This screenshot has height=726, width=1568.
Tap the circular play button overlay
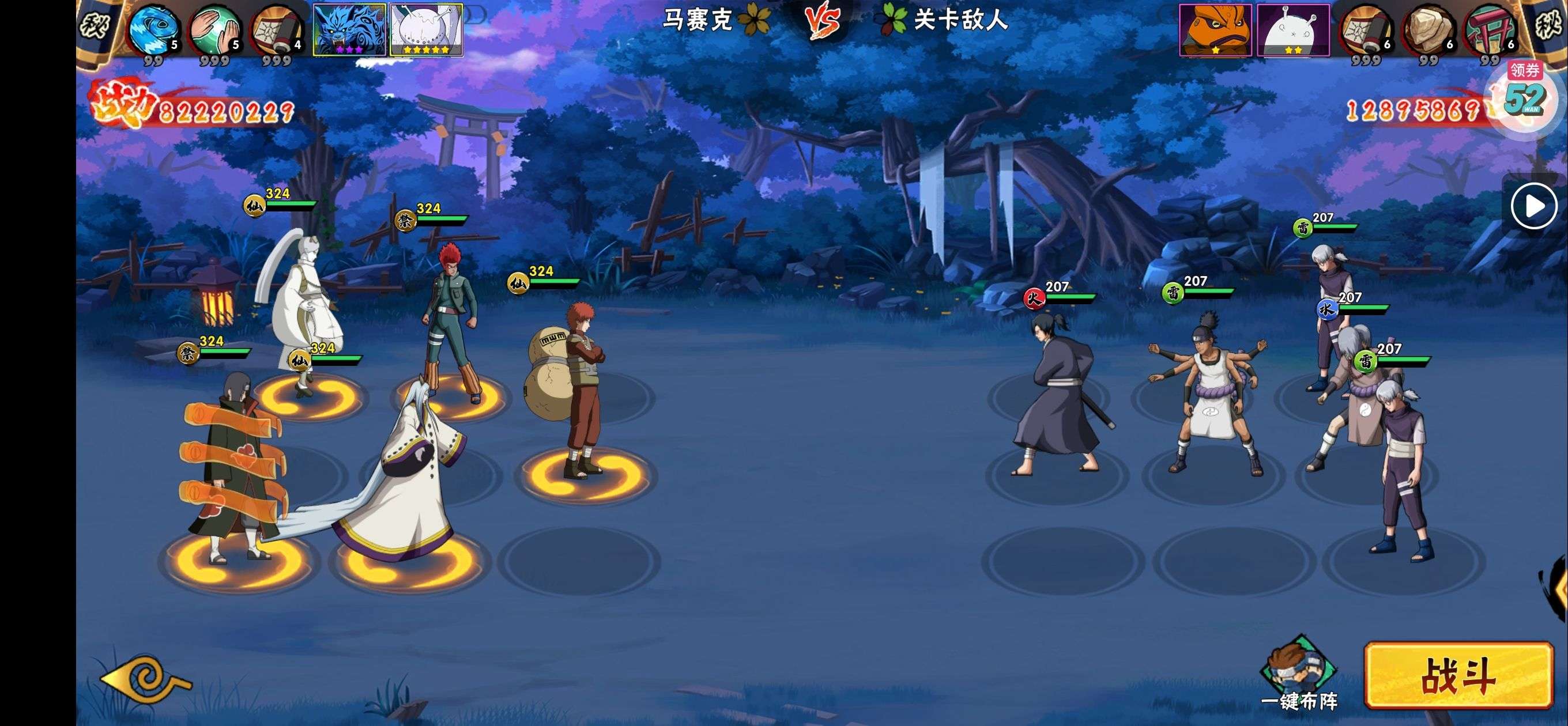pyautogui.click(x=1533, y=206)
